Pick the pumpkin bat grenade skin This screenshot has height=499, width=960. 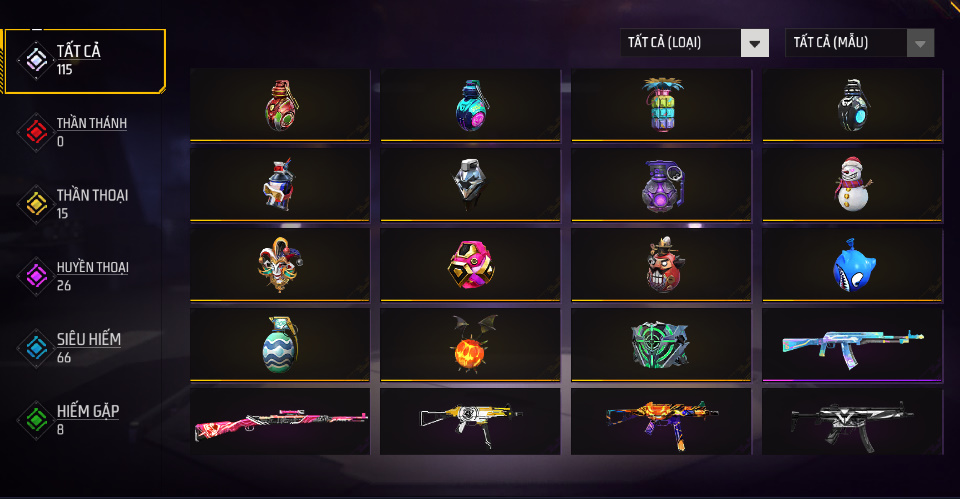[470, 345]
